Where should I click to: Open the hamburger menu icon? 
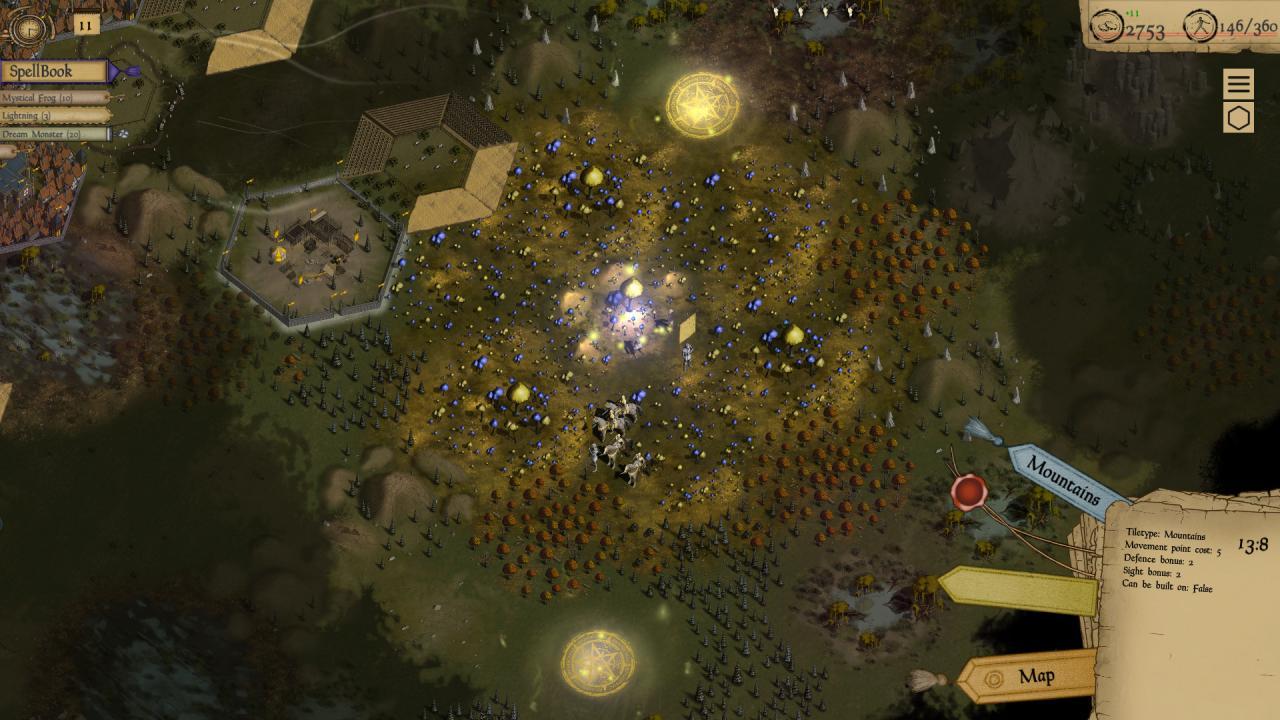1239,81
